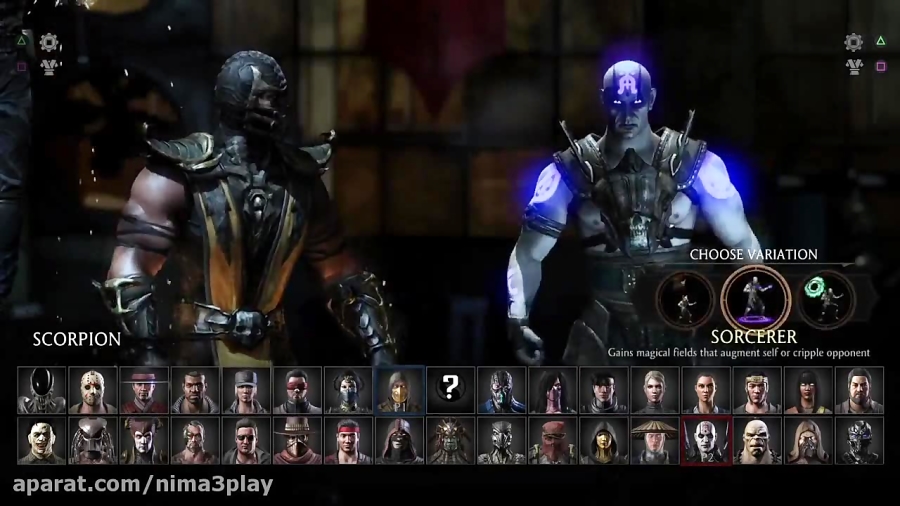Choose Kenshi with the red blindfold

tap(297, 389)
